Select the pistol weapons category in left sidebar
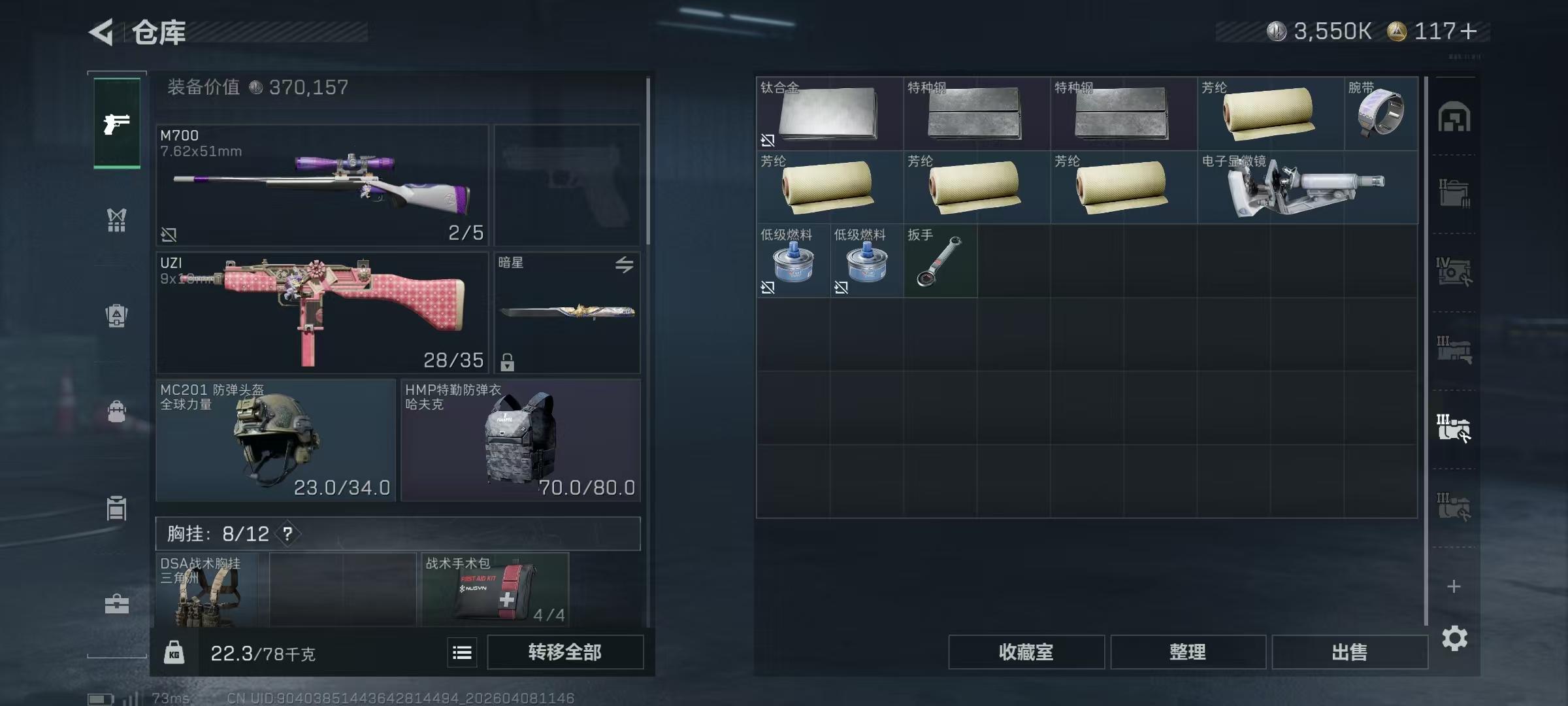The image size is (1568, 706). point(116,123)
